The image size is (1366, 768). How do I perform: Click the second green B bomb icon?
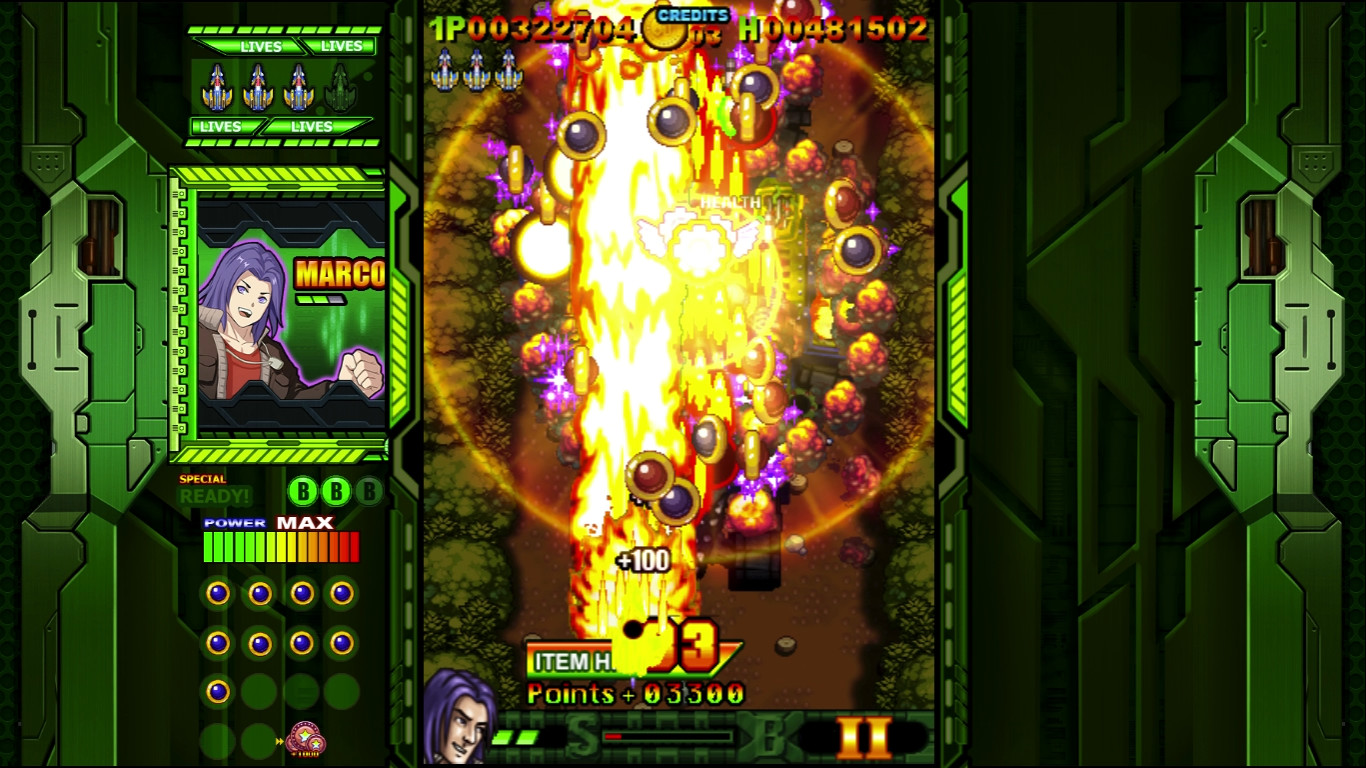pos(335,490)
